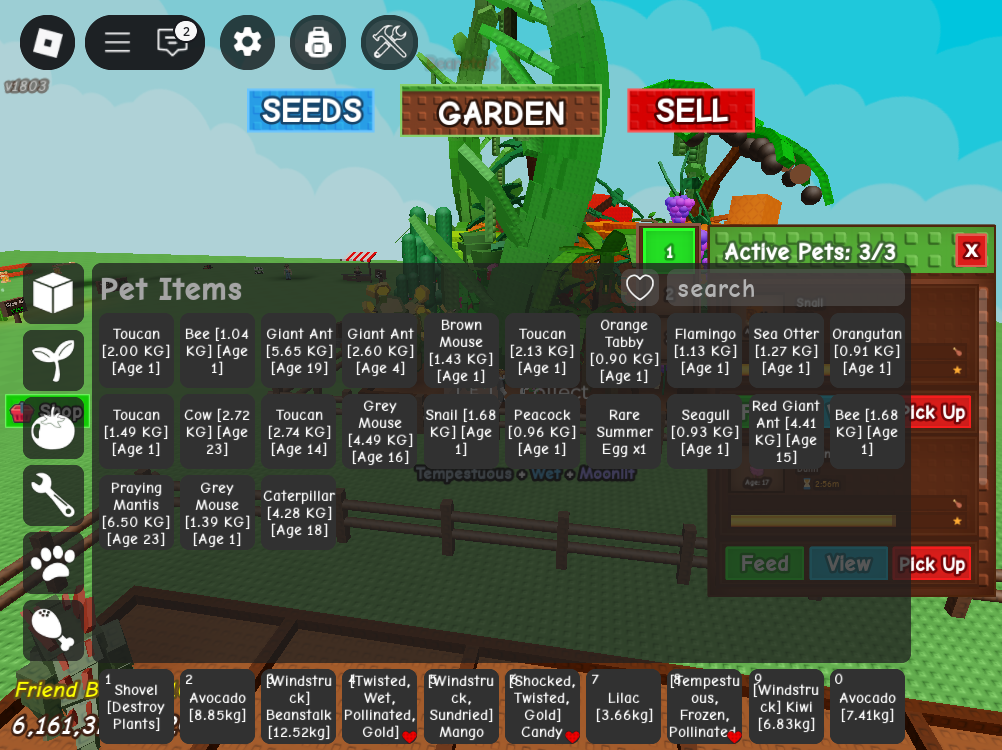Toggle the heart favorites filter
This screenshot has height=750, width=1002.
pos(640,288)
